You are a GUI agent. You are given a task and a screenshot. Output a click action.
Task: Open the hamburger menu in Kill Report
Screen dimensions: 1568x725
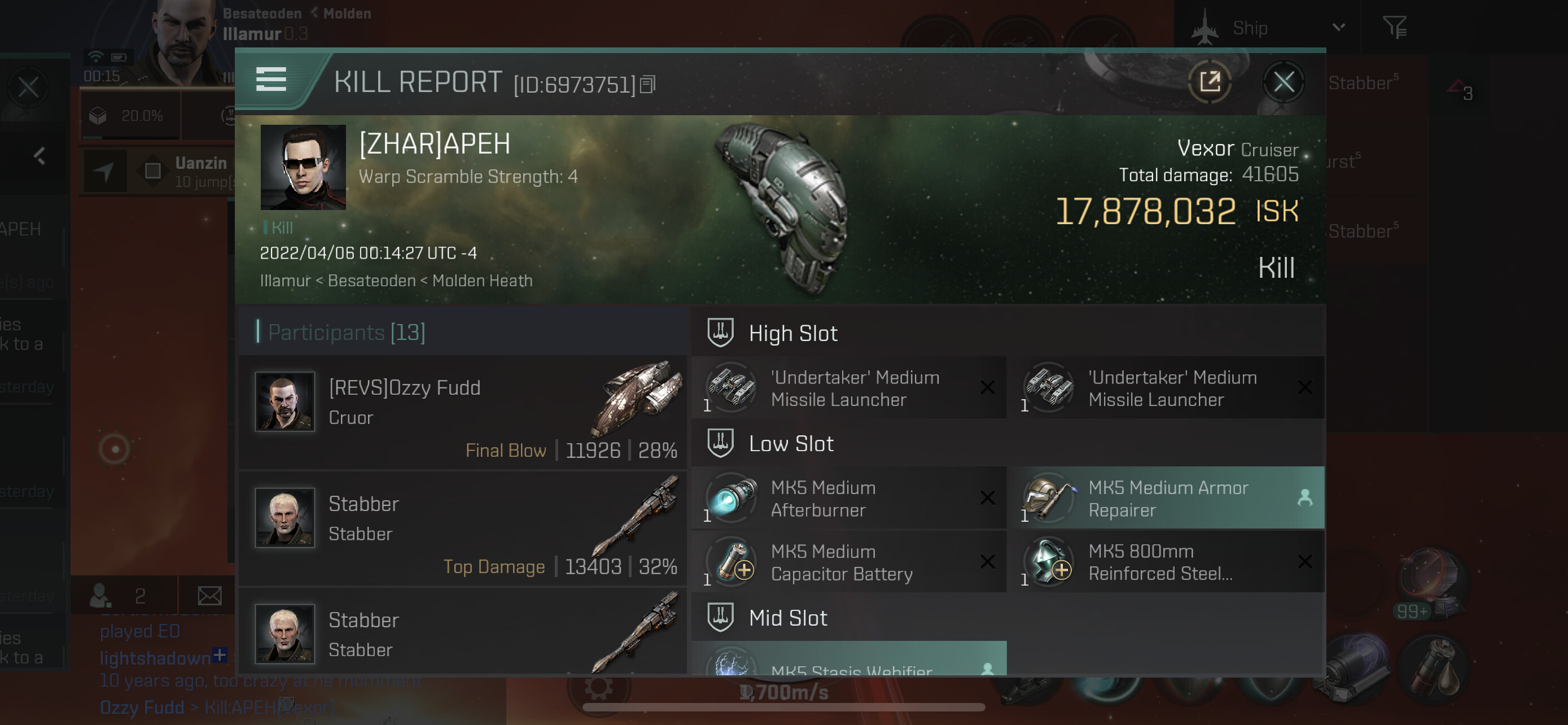point(271,80)
